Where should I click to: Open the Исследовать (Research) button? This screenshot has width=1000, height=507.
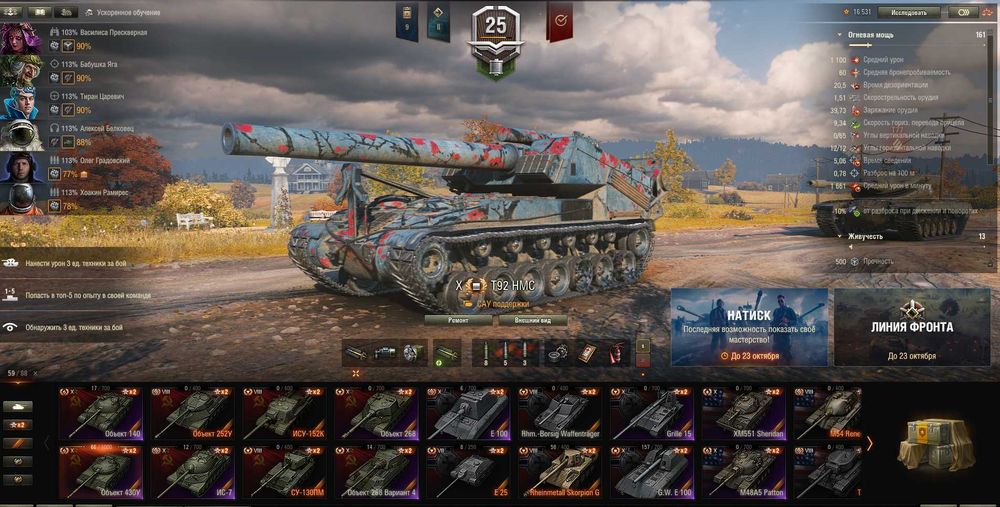coord(908,13)
